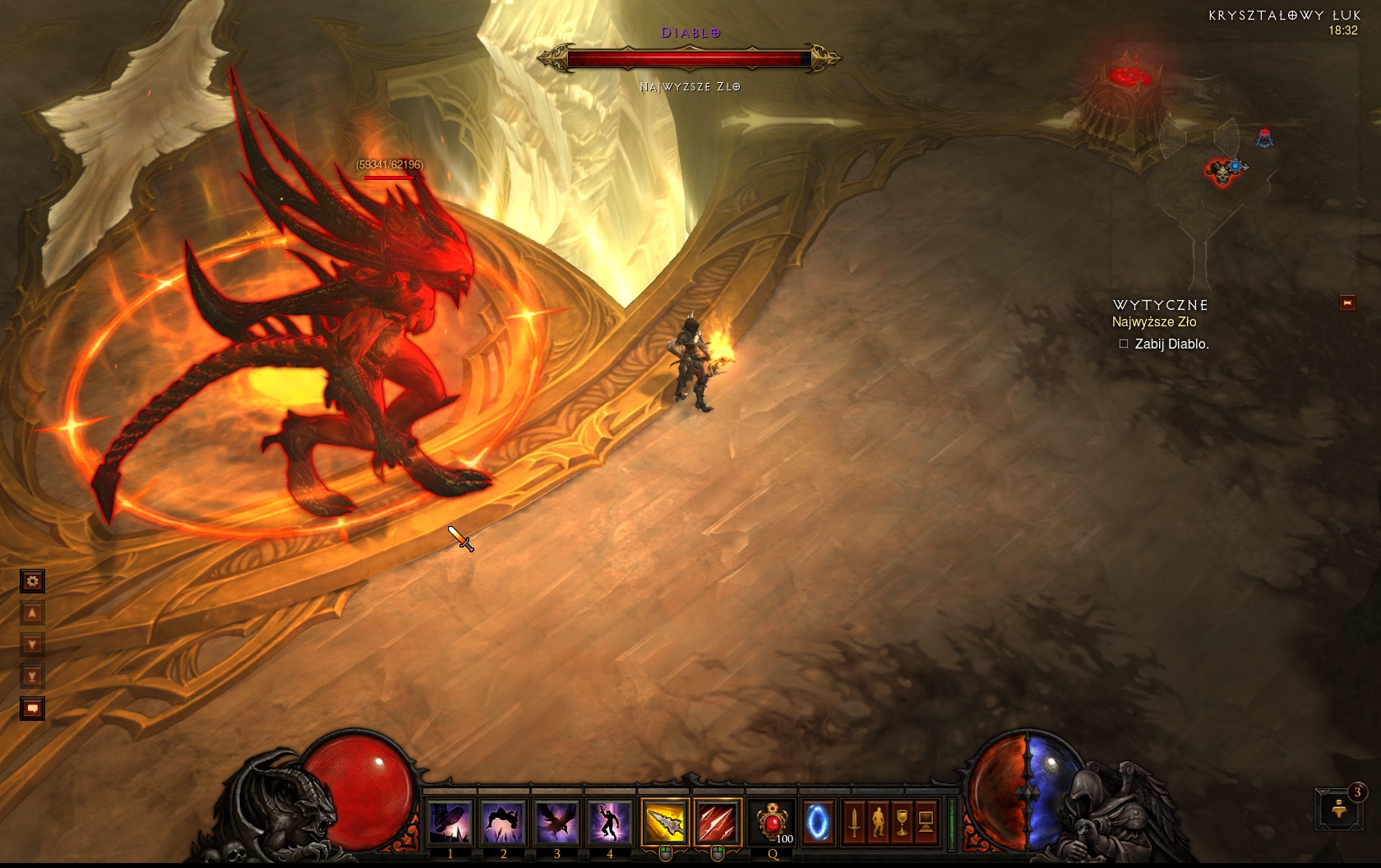Image resolution: width=1381 pixels, height=868 pixels.
Task: Open the game menu computer icon
Action: 926,822
